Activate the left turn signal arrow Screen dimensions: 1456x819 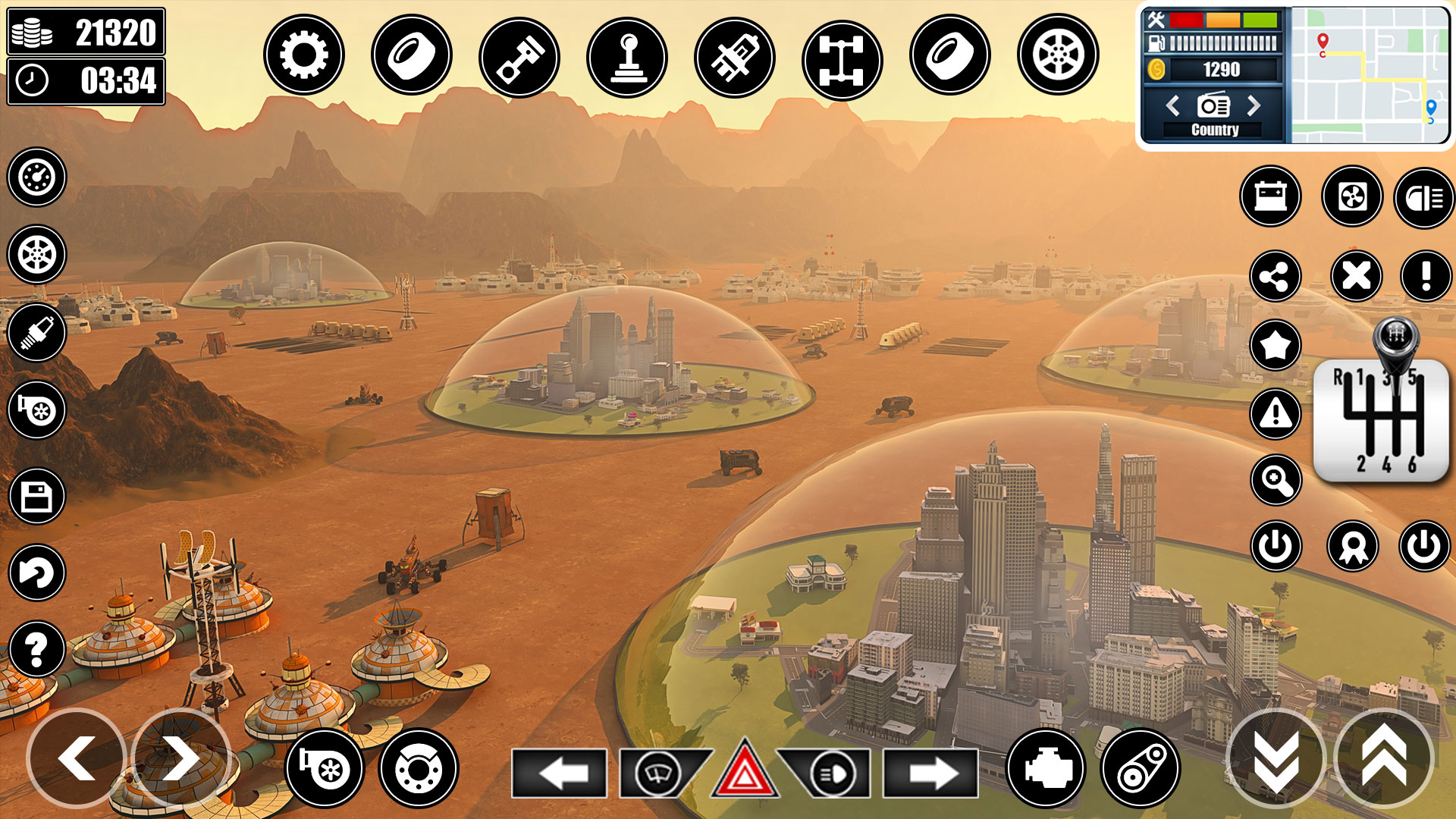tap(560, 773)
